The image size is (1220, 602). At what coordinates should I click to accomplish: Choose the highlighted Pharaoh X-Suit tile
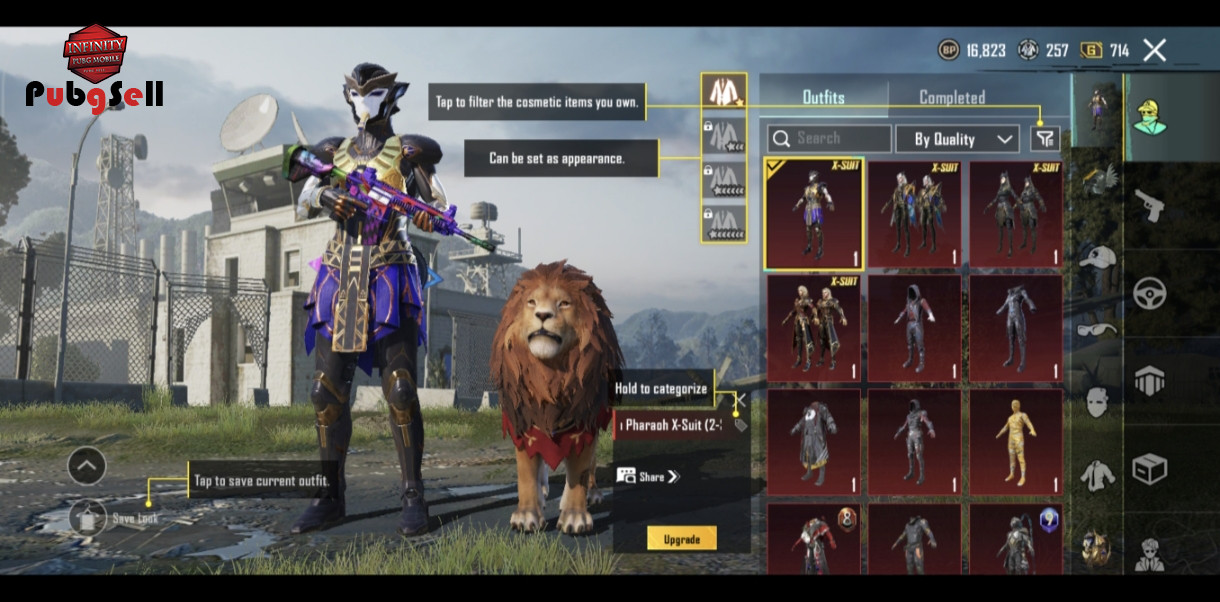click(814, 213)
